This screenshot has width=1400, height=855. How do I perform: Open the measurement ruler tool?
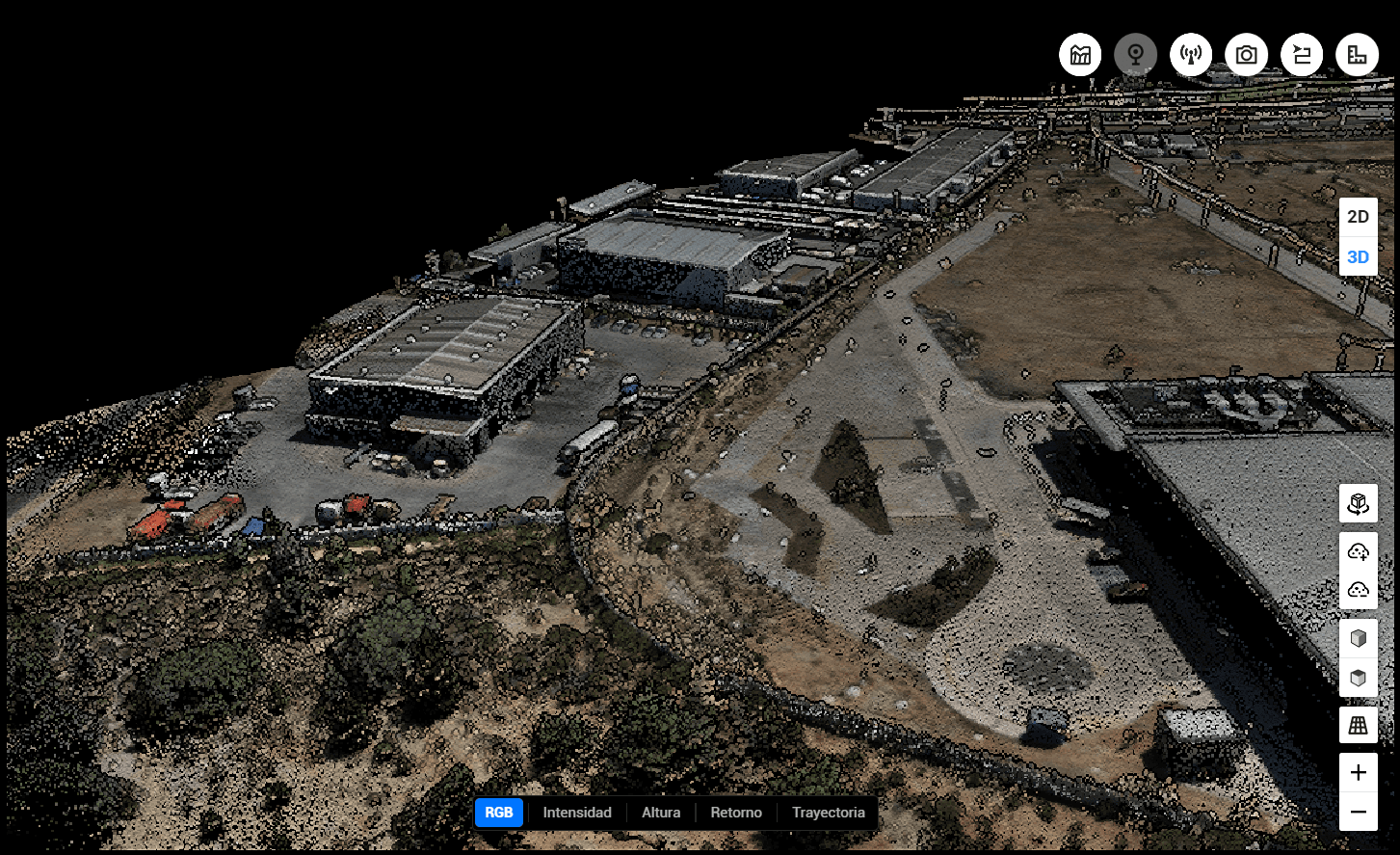click(1358, 55)
